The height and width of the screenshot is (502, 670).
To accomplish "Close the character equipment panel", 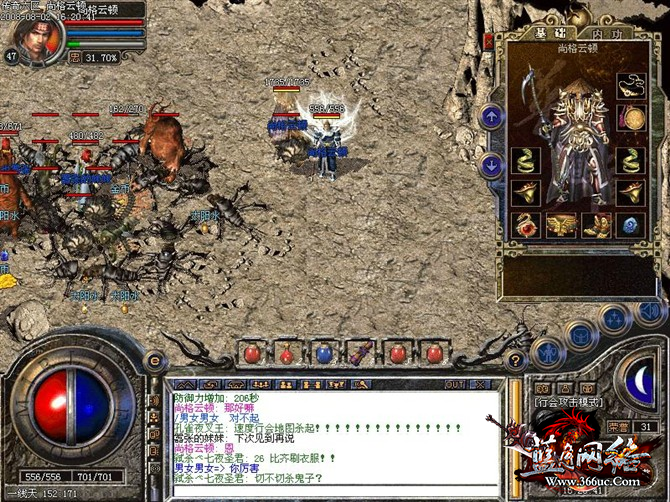I will (x=487, y=42).
